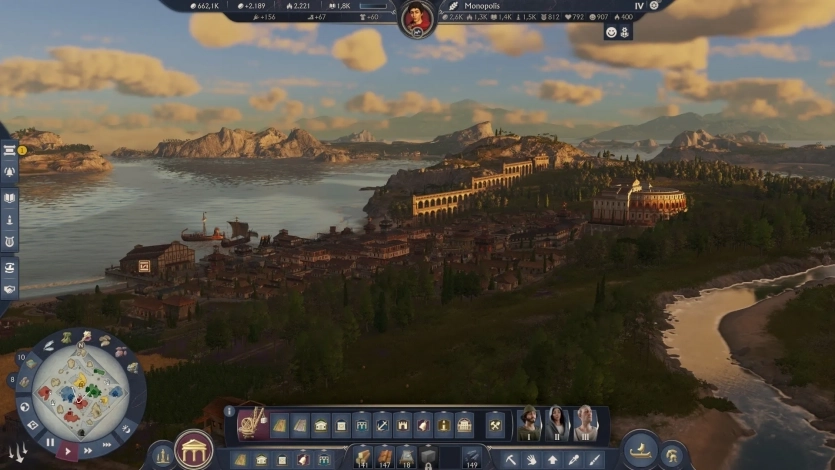Click the smiley face happiness icon
Viewport: 835px width, 470px height.
610,32
